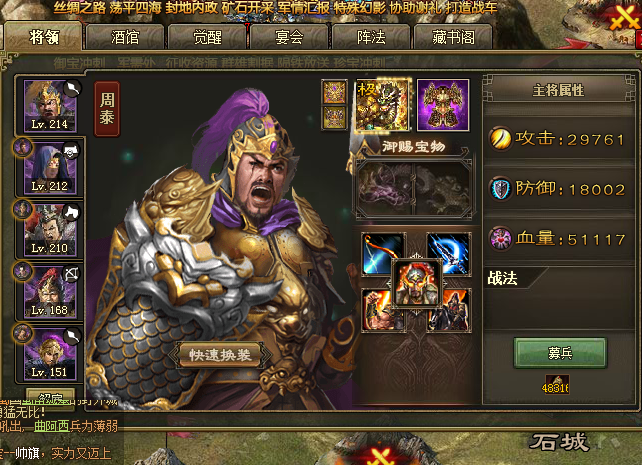Select the blue bow skill icon
This screenshot has height=465, width=642.
384,254
